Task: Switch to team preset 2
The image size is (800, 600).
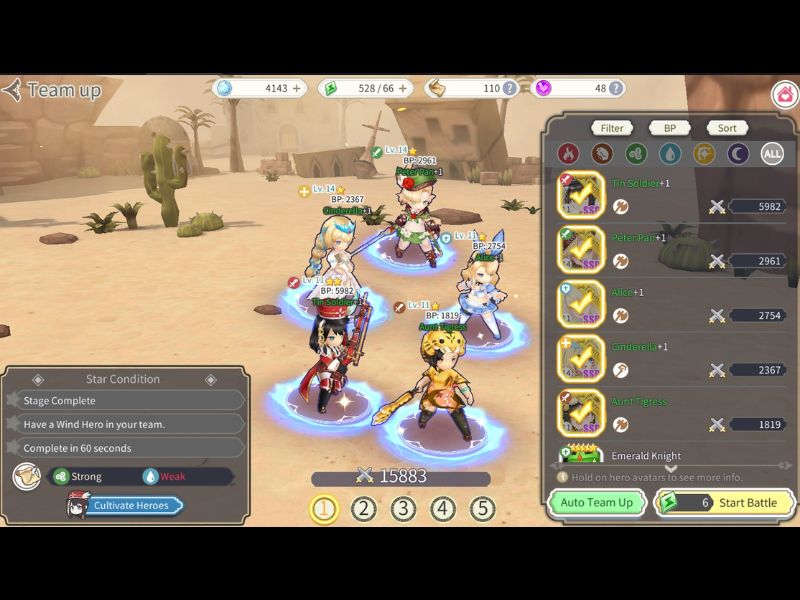Action: pyautogui.click(x=363, y=509)
